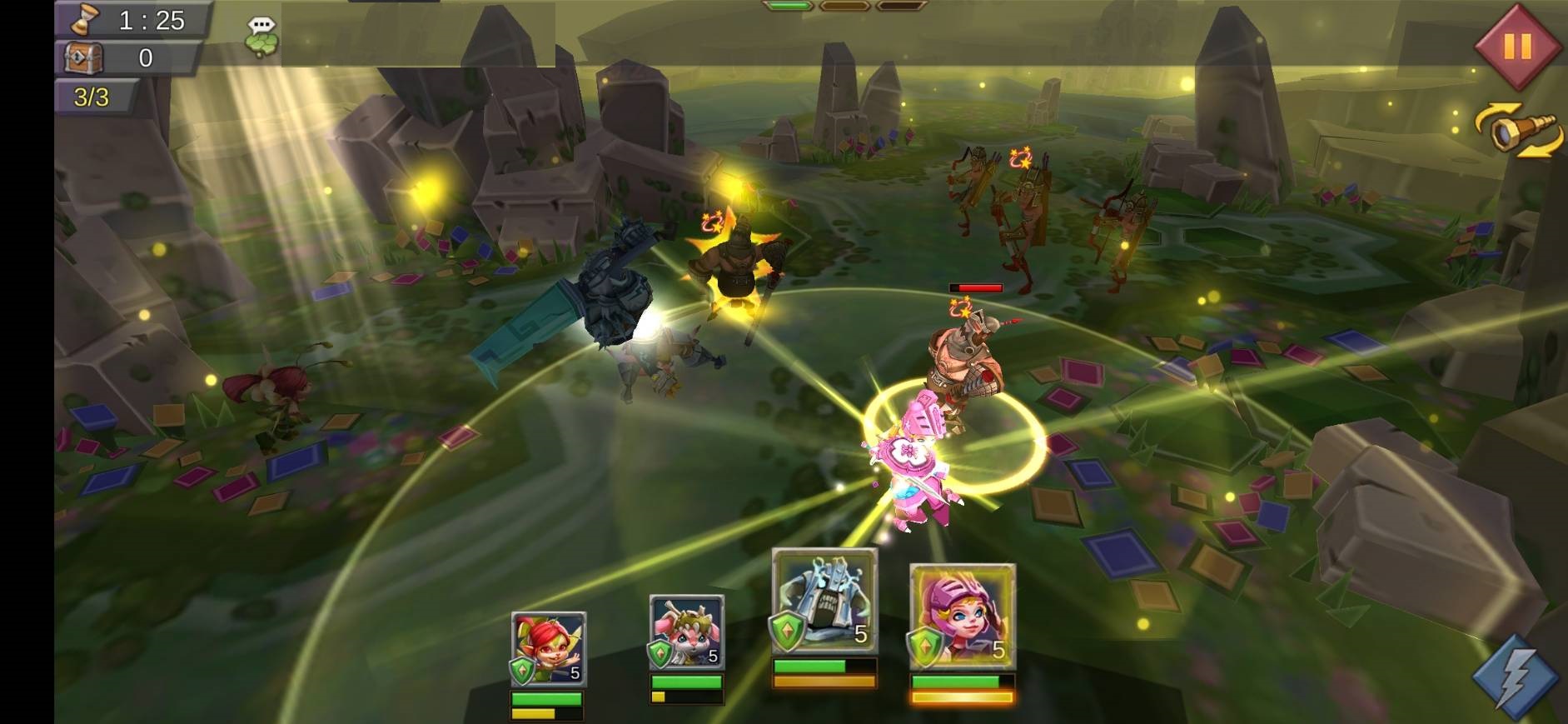Open the green chat bubble icon

click(261, 37)
